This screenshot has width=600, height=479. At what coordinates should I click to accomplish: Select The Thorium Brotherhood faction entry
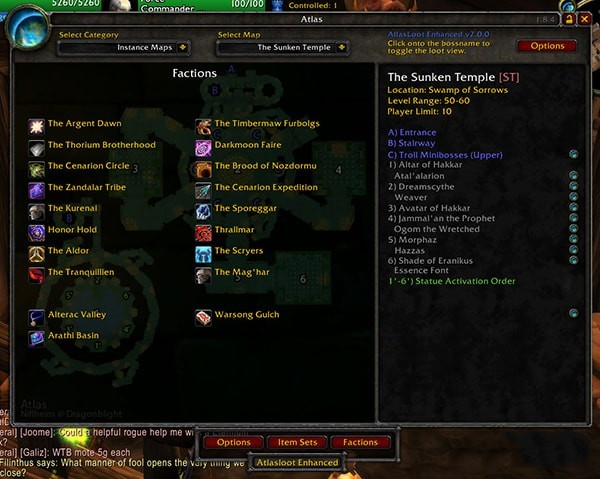pyautogui.click(x=101, y=145)
